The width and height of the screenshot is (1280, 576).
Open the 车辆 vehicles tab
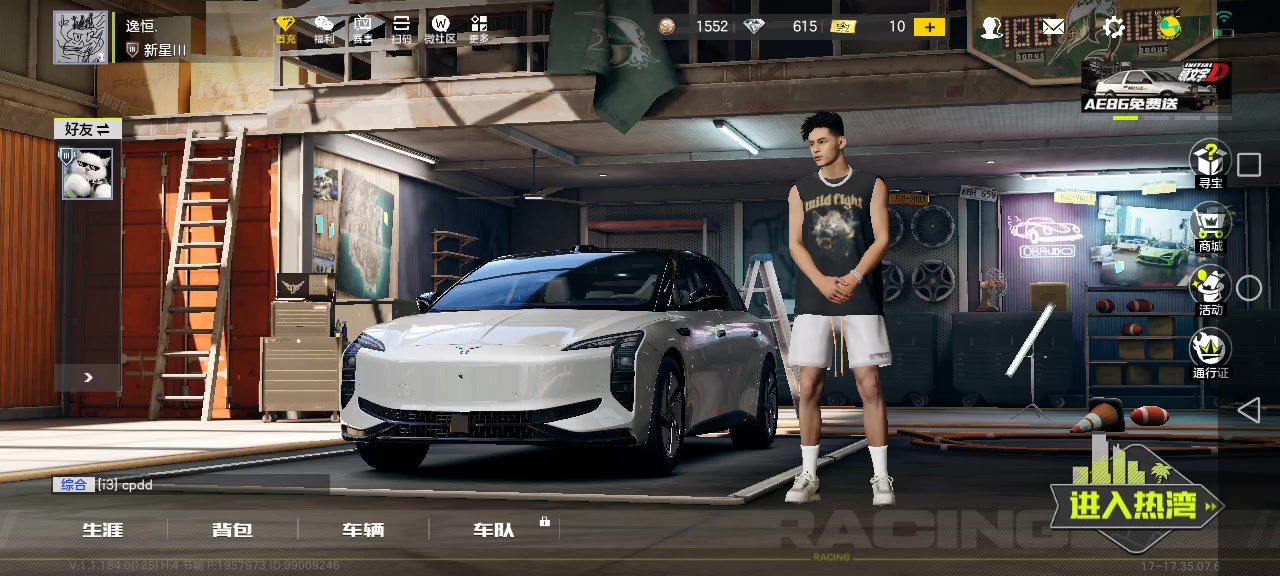click(362, 530)
